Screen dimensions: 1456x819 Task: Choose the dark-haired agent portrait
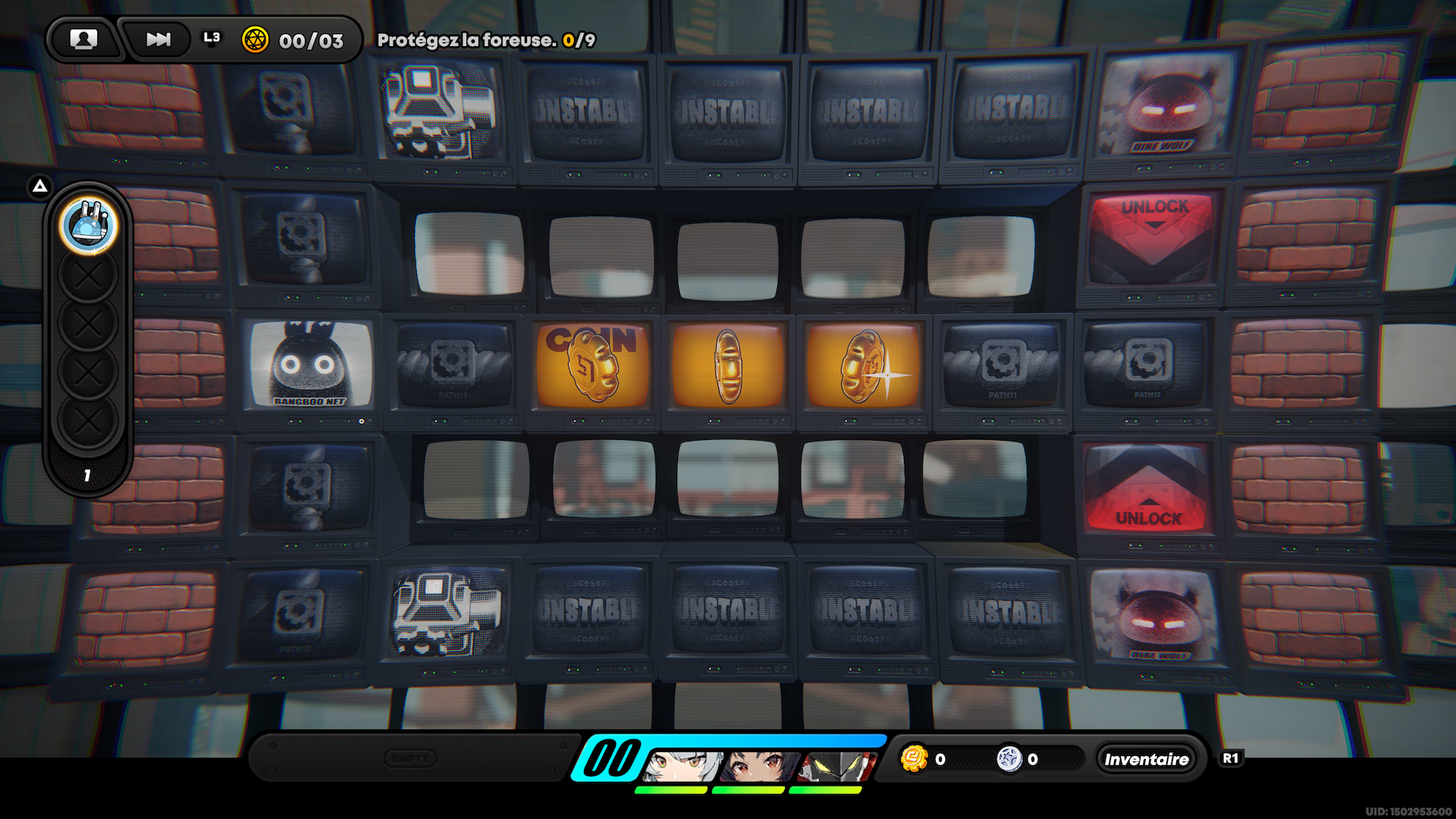(759, 766)
